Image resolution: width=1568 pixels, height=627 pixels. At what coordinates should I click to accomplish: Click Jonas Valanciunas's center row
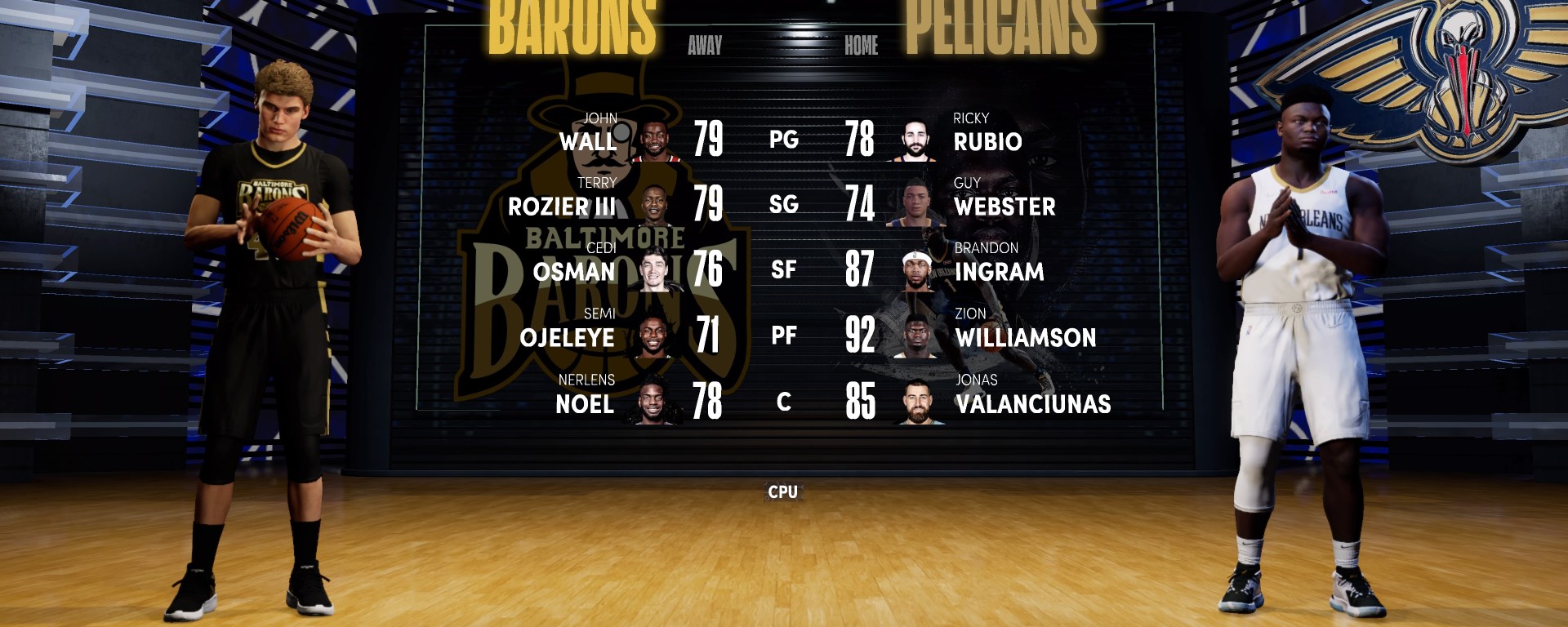pos(1033,403)
